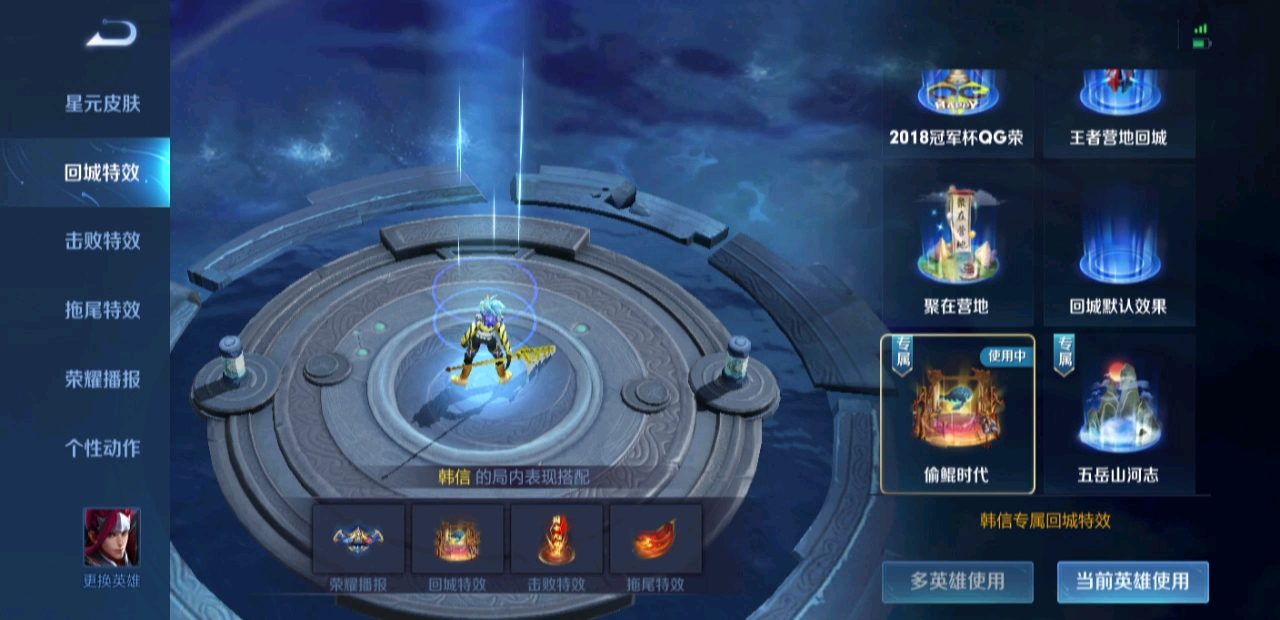
Task: Apply with the 当前英雄使用 button
Action: coord(1132,581)
